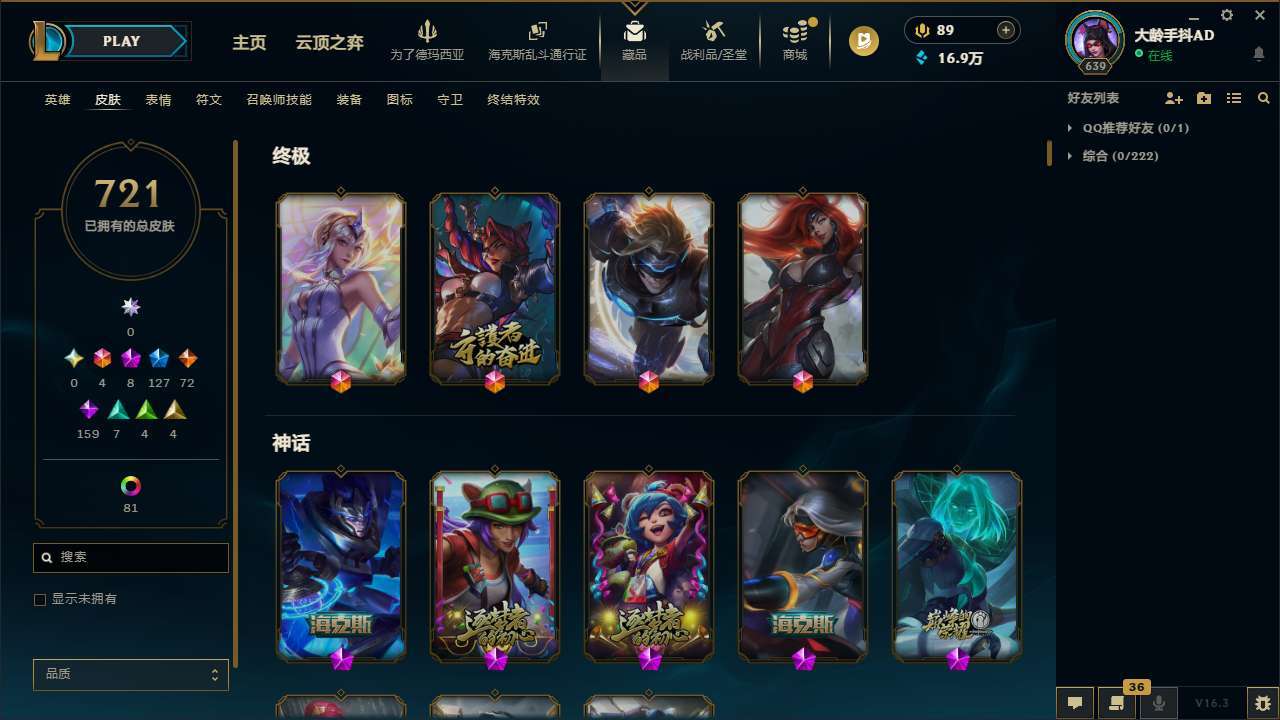This screenshot has height=720, width=1280.
Task: Open notifications with the 36 badge
Action: pyautogui.click(x=1117, y=702)
